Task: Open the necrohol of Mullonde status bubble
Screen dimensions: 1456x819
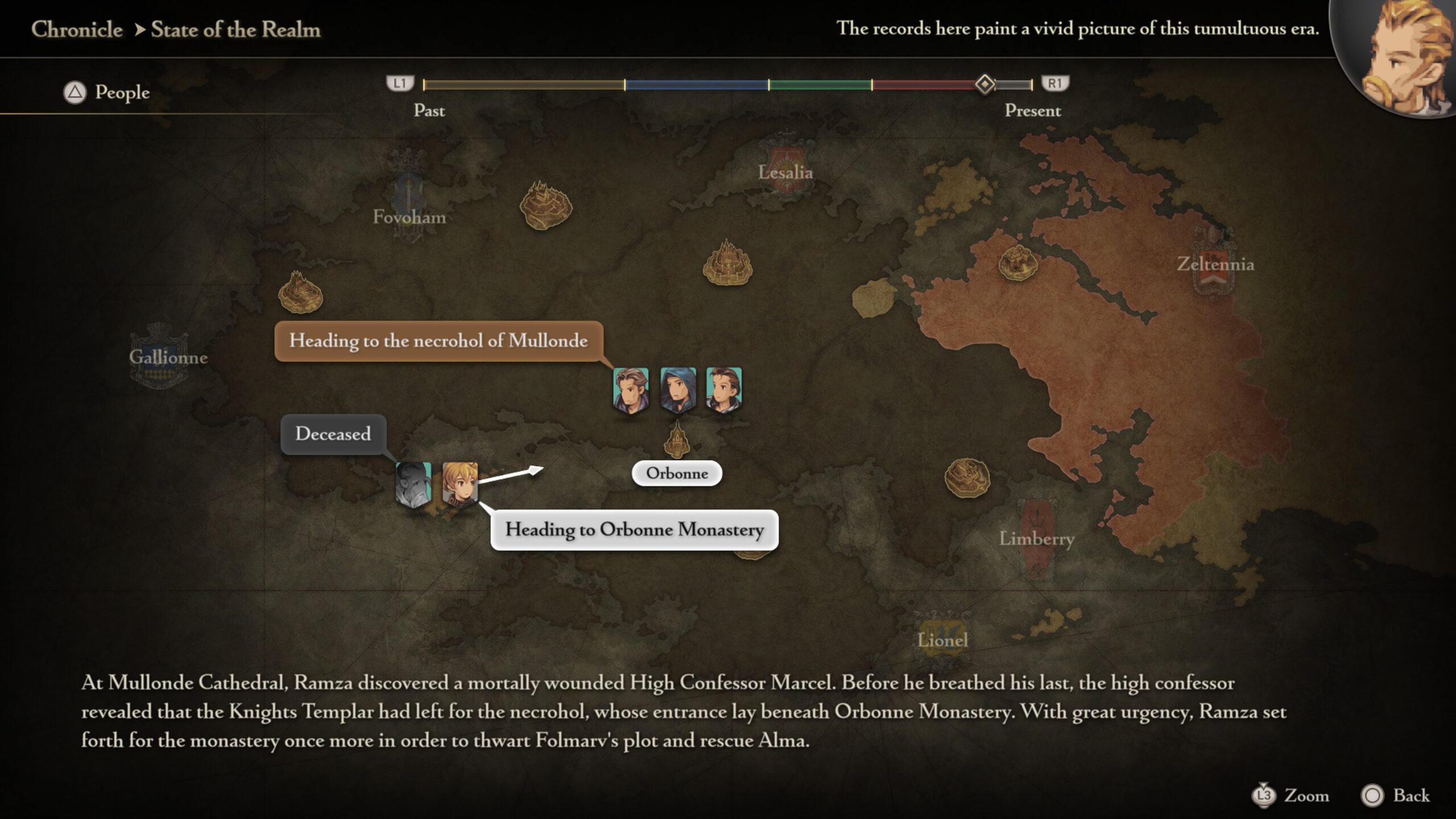Action: [x=439, y=341]
